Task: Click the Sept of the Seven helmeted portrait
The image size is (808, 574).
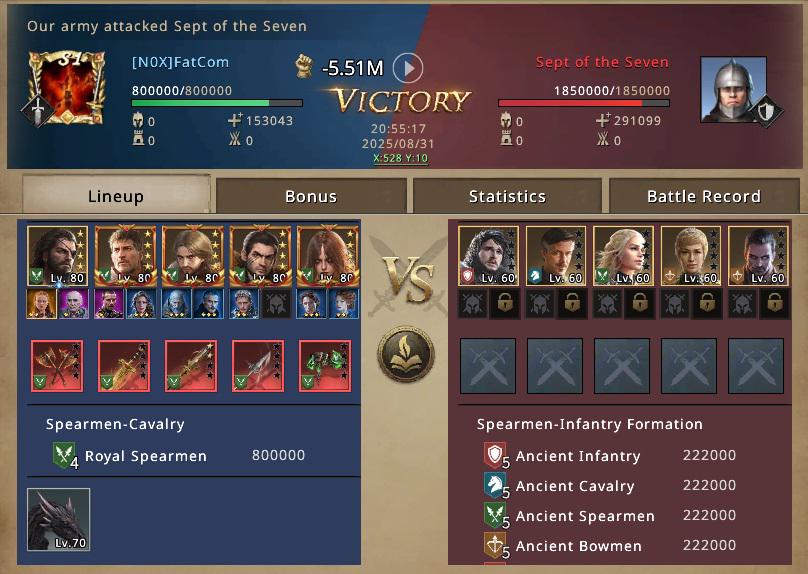Action: click(733, 90)
